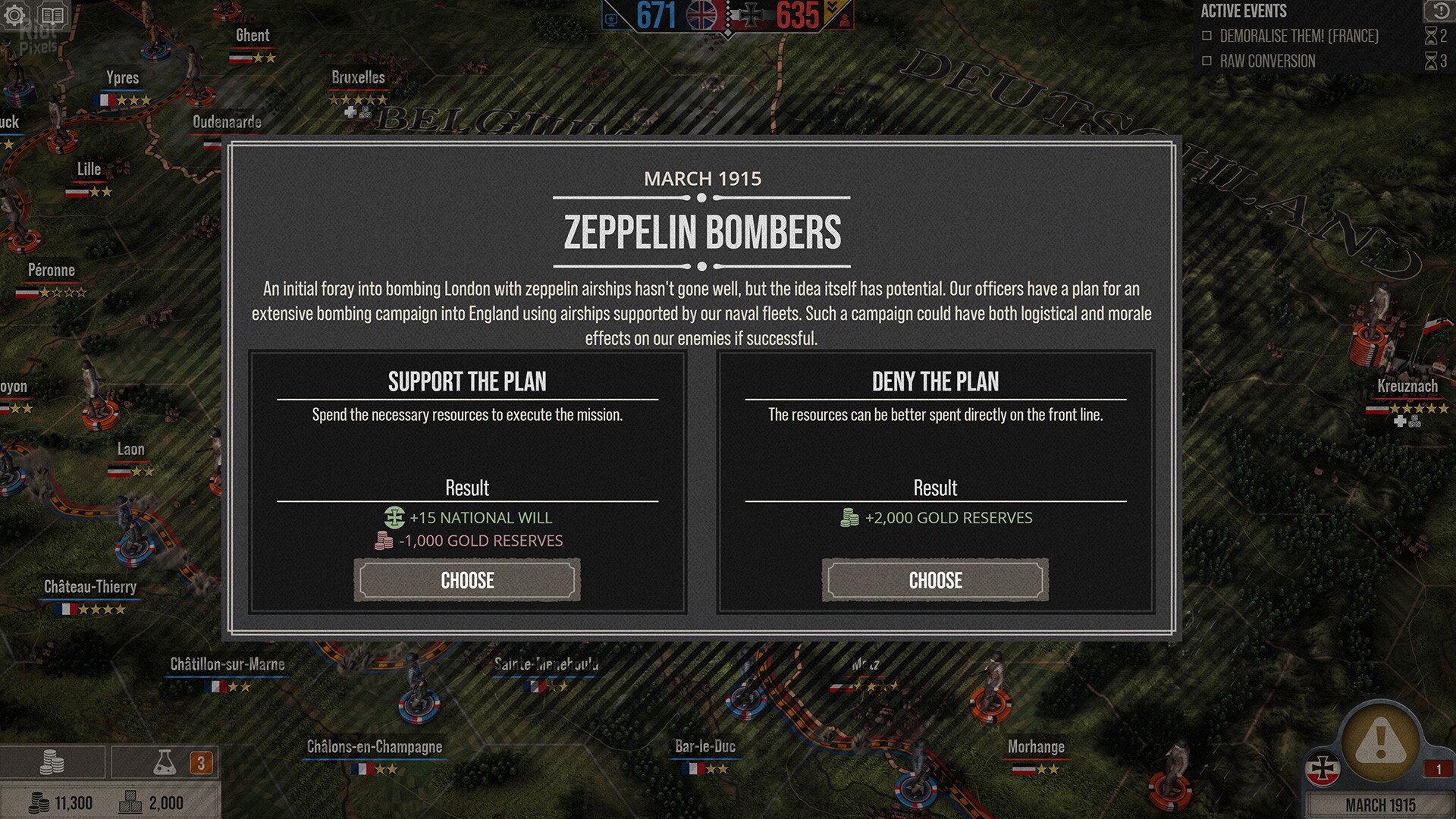Open the research flask tab
1456x819 pixels.
click(165, 762)
